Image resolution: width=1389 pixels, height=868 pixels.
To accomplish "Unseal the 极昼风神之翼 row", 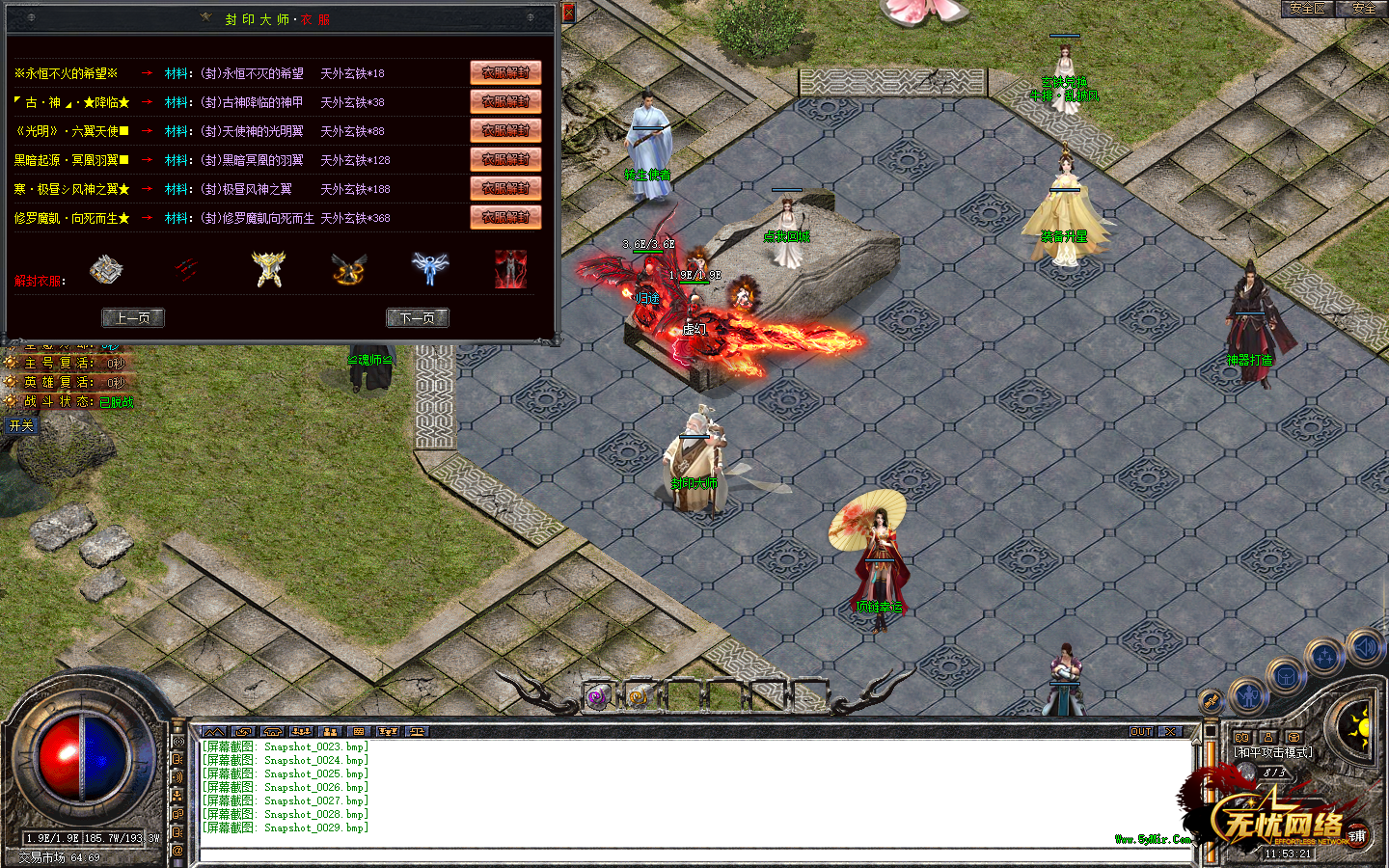I will coord(505,189).
